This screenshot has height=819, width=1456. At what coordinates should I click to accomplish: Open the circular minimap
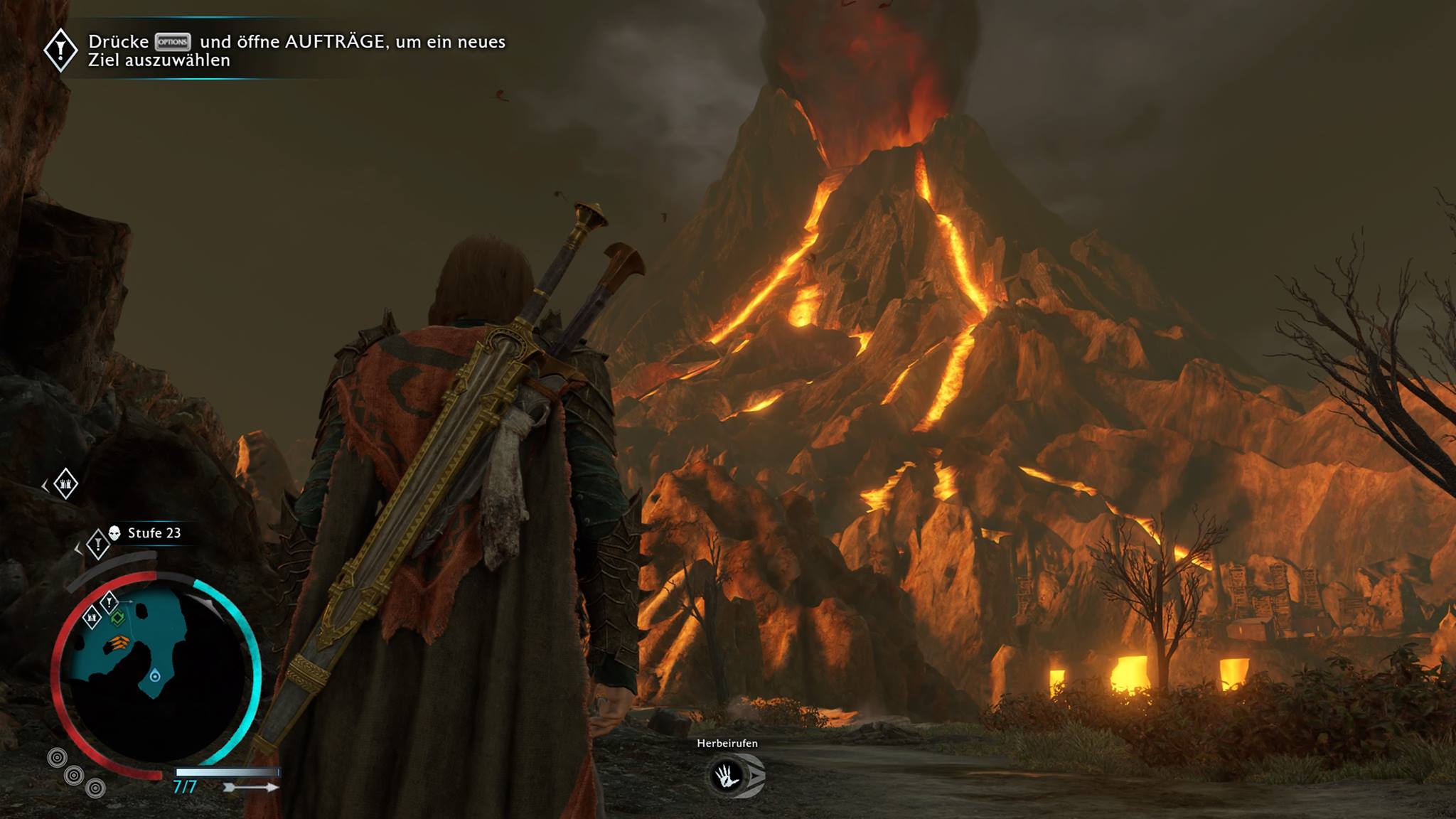155,668
